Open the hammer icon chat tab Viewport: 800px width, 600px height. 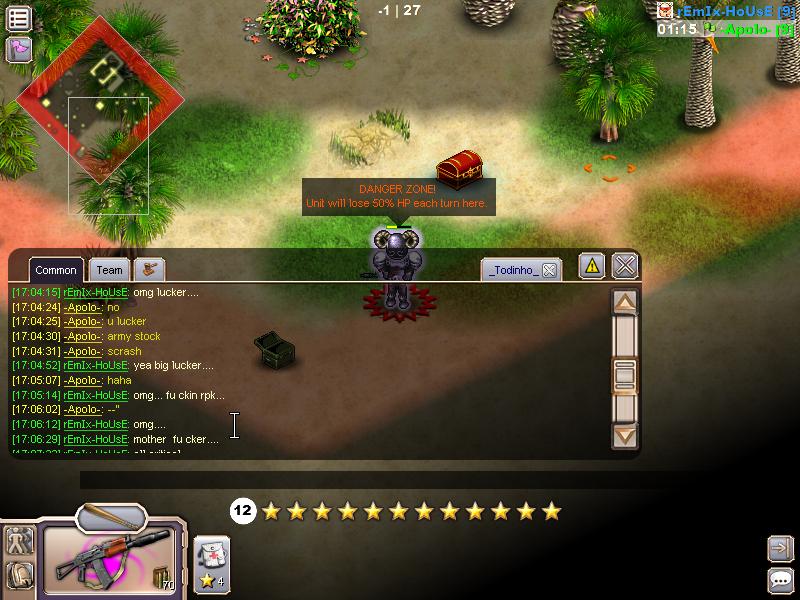149,269
